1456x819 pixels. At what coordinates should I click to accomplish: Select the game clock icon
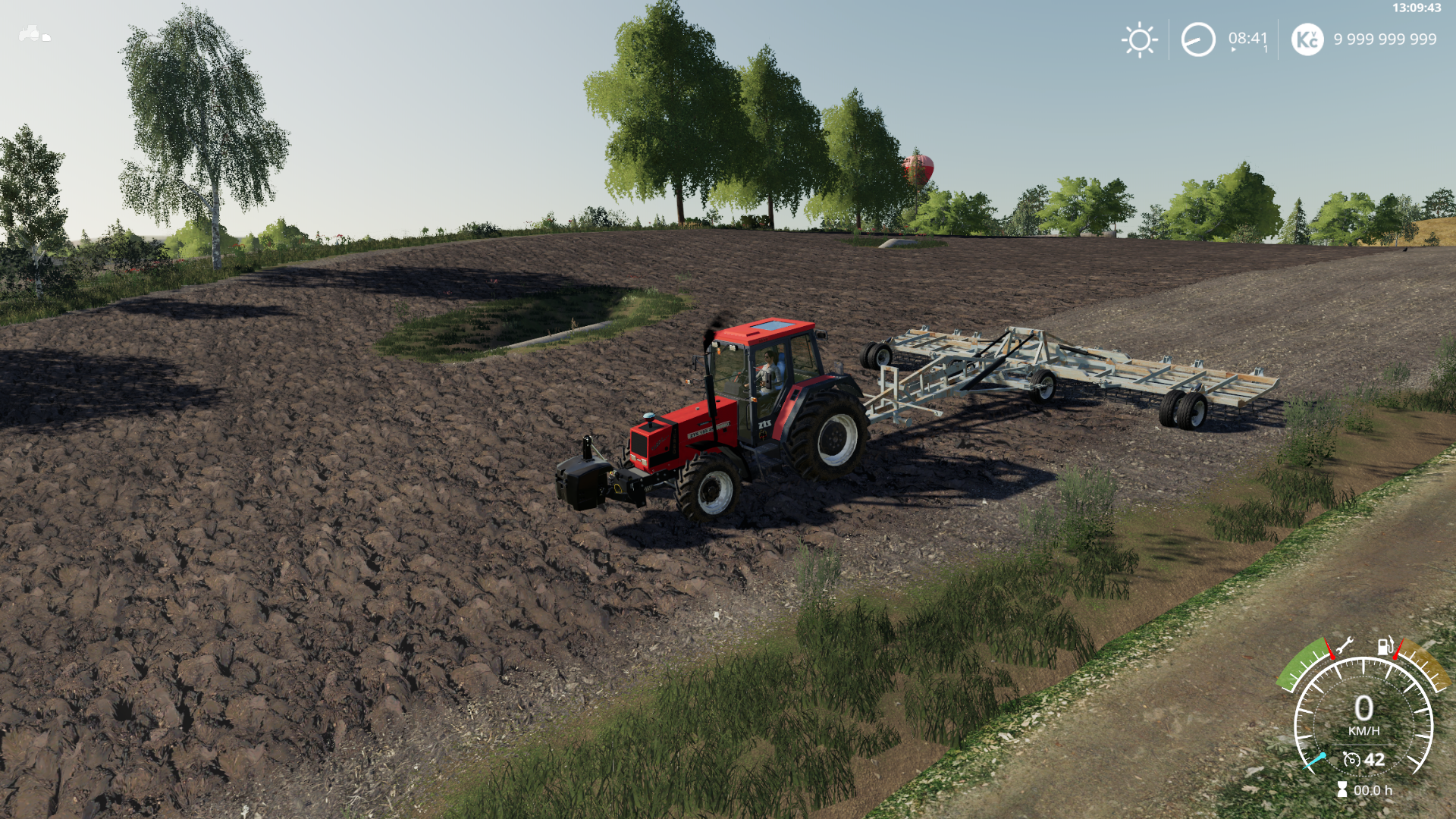point(1198,39)
